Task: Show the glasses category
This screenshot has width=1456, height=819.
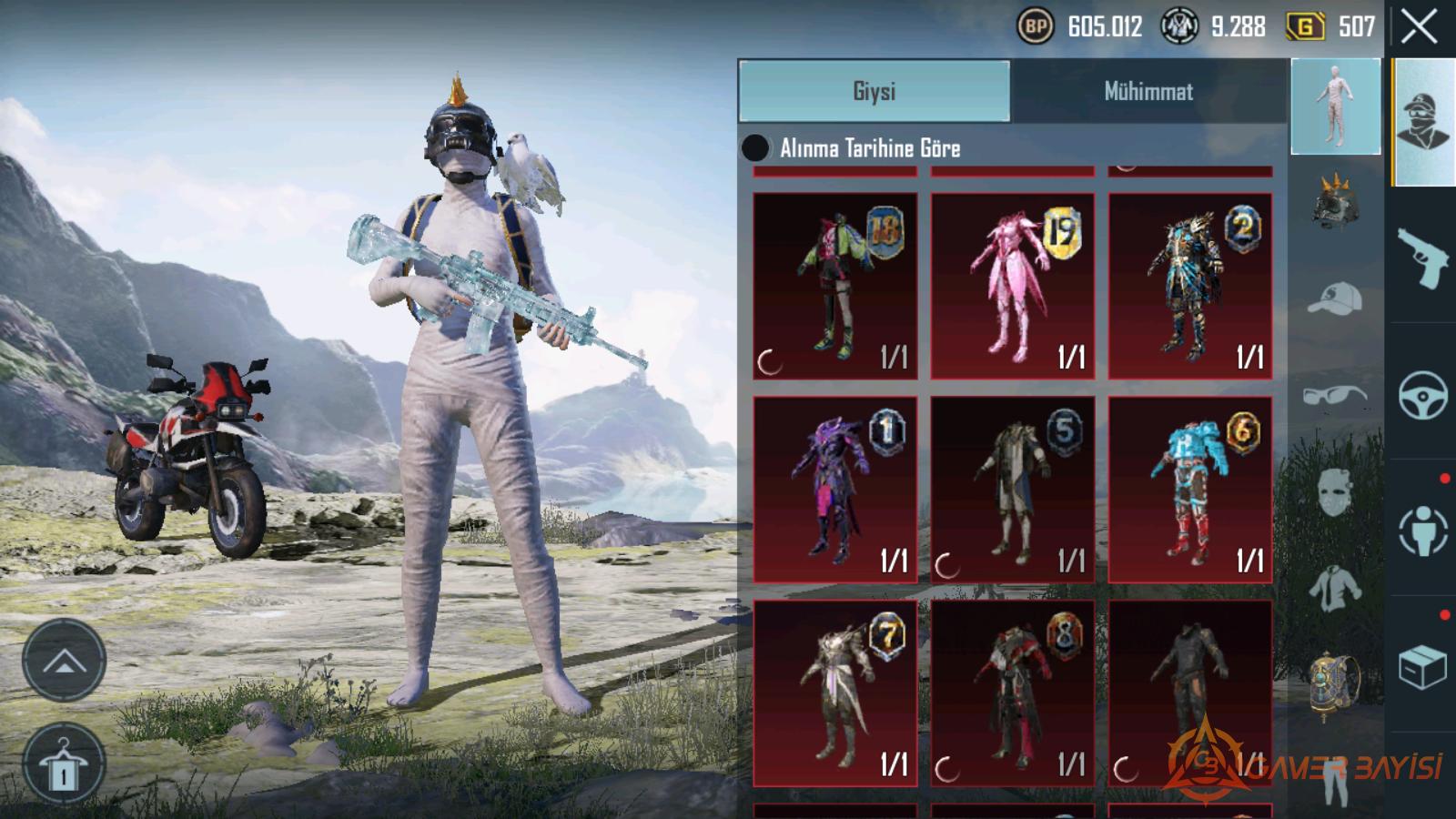Action: 1335,396
